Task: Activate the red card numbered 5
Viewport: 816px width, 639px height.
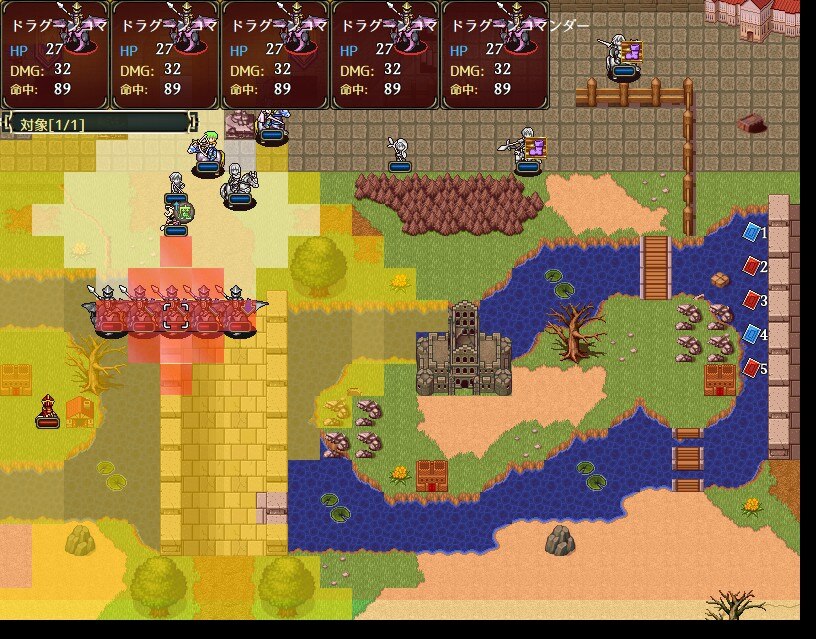Action: (752, 368)
